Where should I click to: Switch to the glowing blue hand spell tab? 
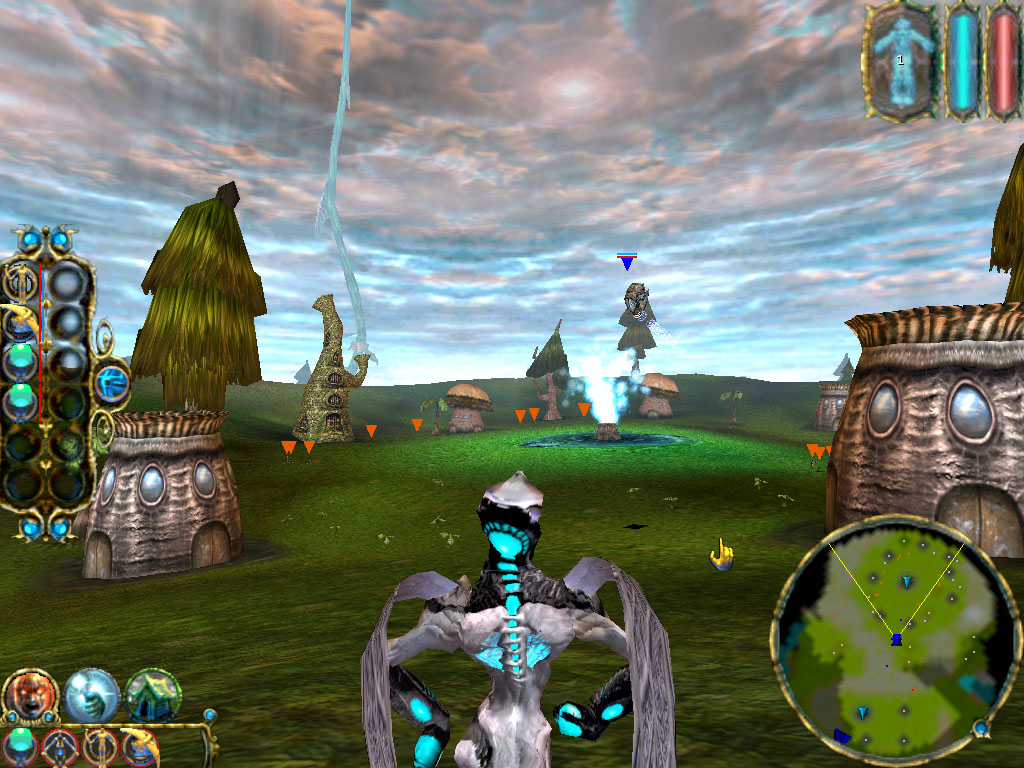pyautogui.click(x=92, y=695)
